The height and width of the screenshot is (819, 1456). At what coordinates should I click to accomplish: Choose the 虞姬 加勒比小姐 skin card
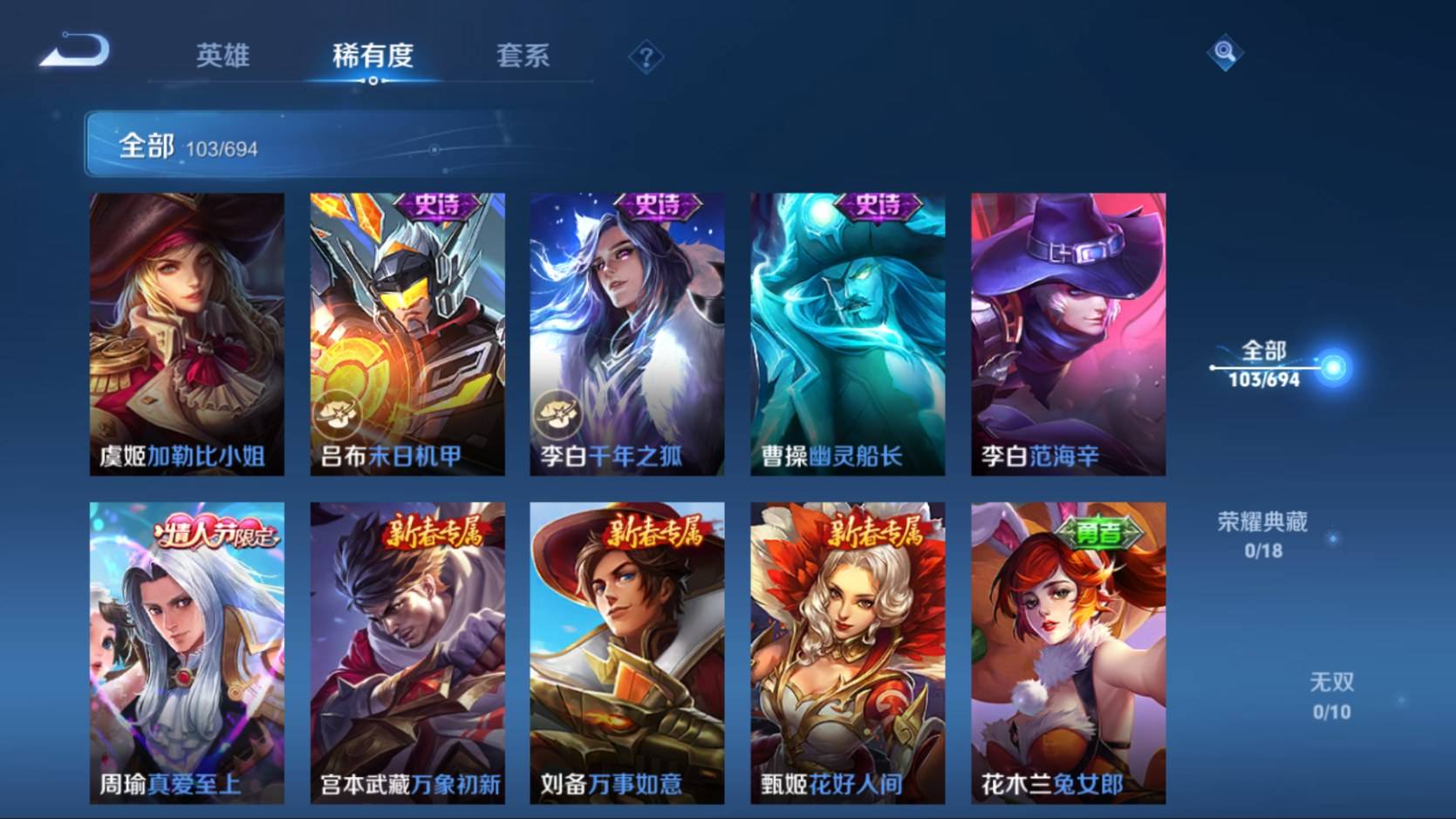[187, 334]
